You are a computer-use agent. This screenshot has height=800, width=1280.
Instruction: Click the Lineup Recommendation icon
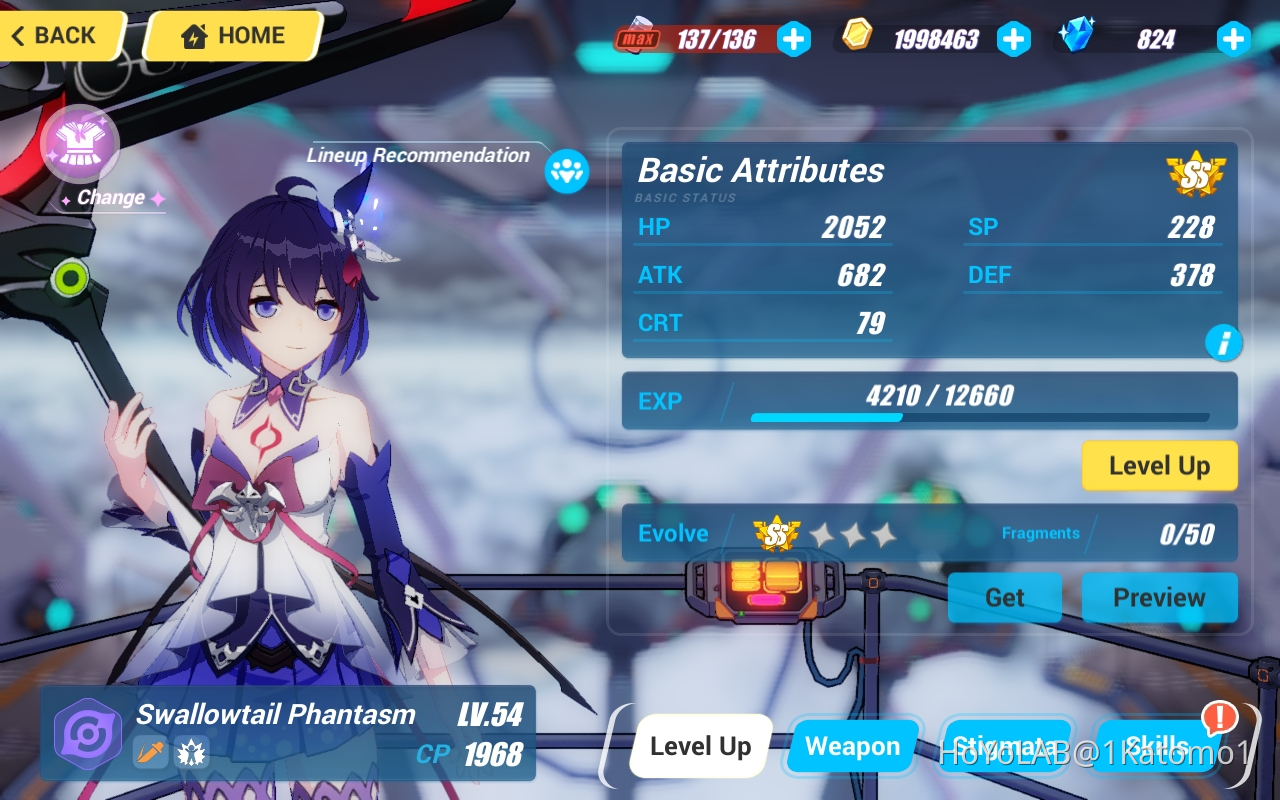(565, 172)
